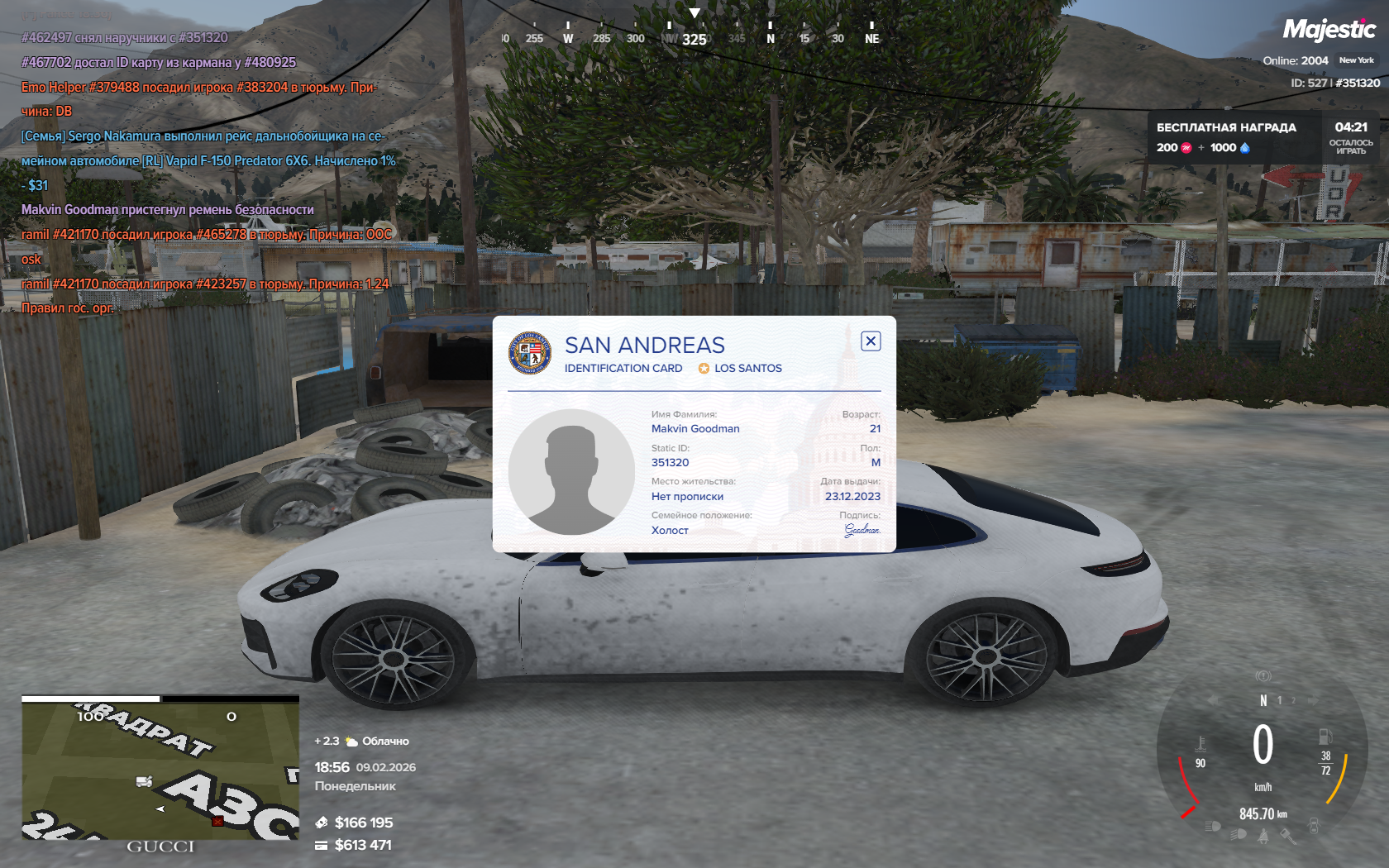Click the ID card profile photo

571,472
